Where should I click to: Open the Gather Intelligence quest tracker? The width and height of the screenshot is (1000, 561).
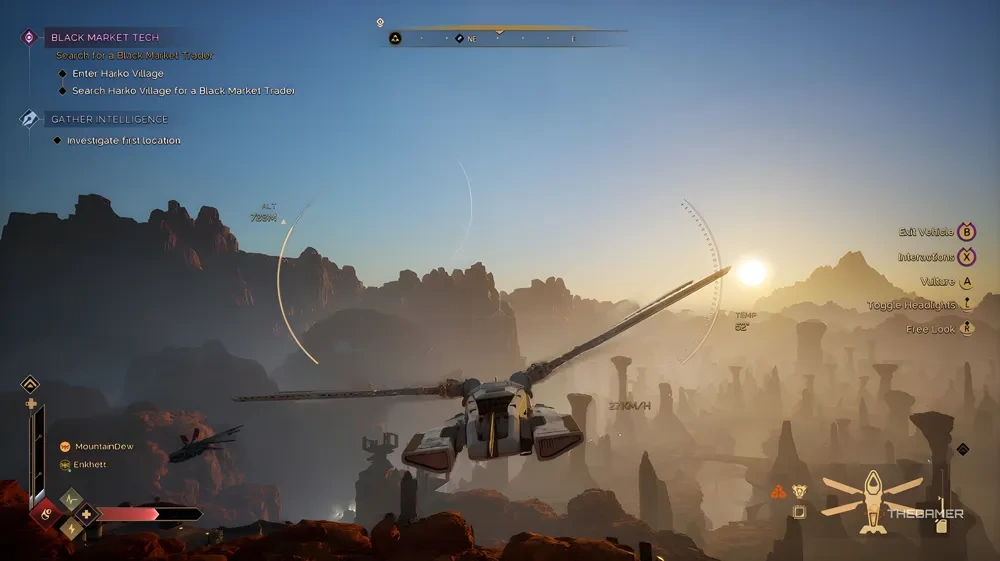point(109,119)
